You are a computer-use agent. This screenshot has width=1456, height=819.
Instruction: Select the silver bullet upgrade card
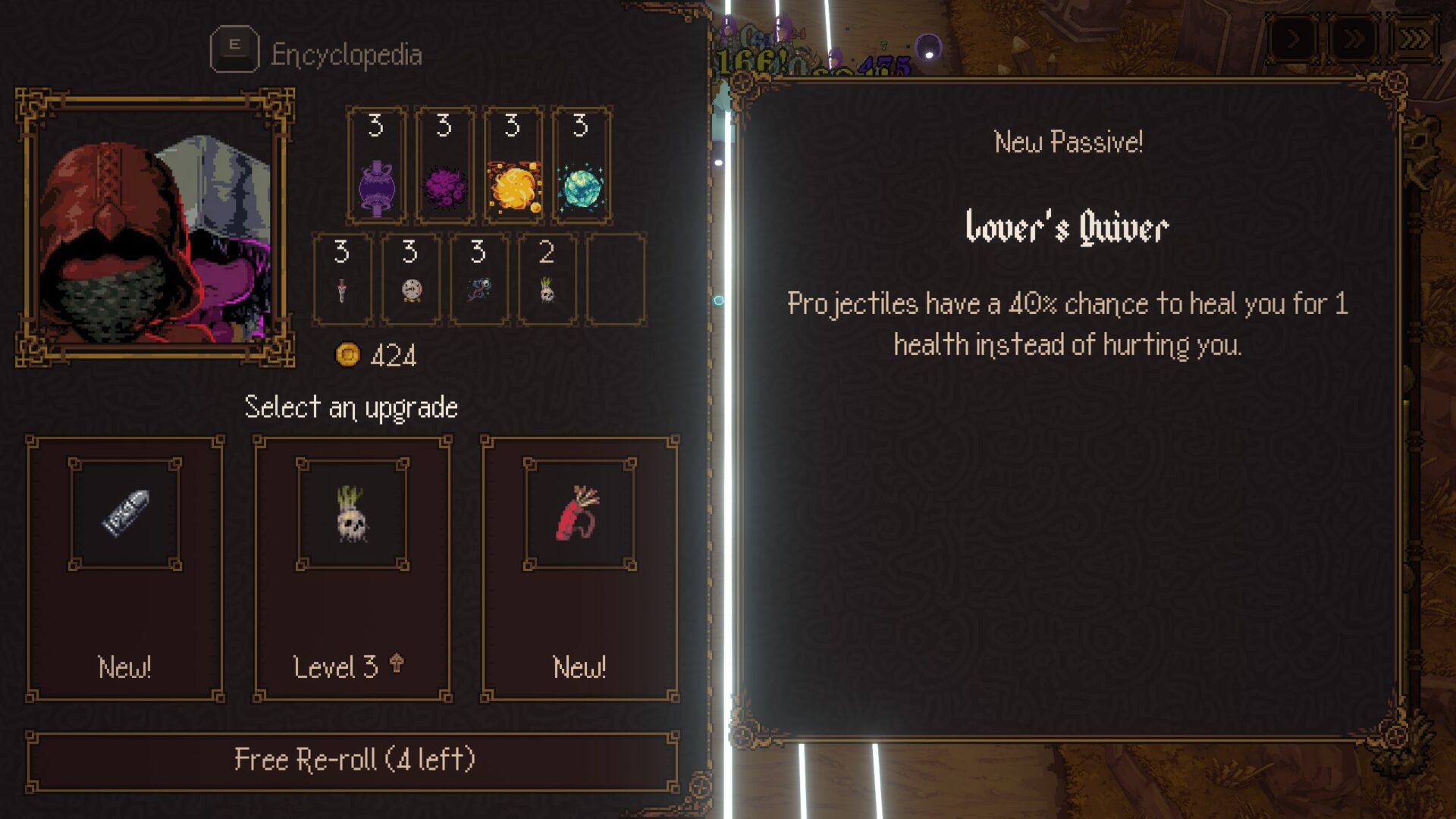(x=125, y=568)
